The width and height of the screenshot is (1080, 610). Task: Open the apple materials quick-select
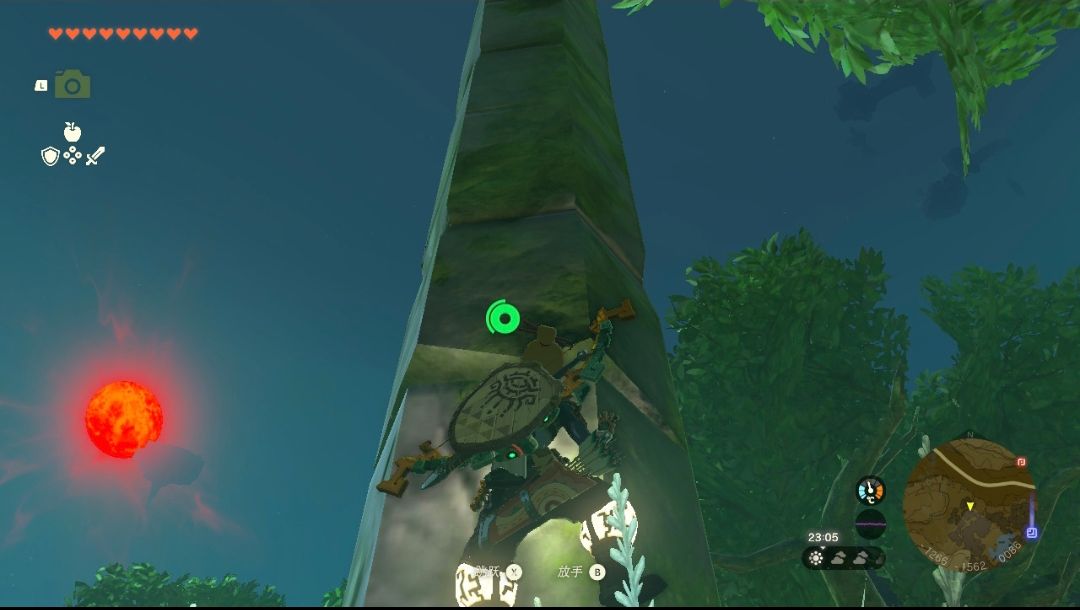pyautogui.click(x=72, y=132)
